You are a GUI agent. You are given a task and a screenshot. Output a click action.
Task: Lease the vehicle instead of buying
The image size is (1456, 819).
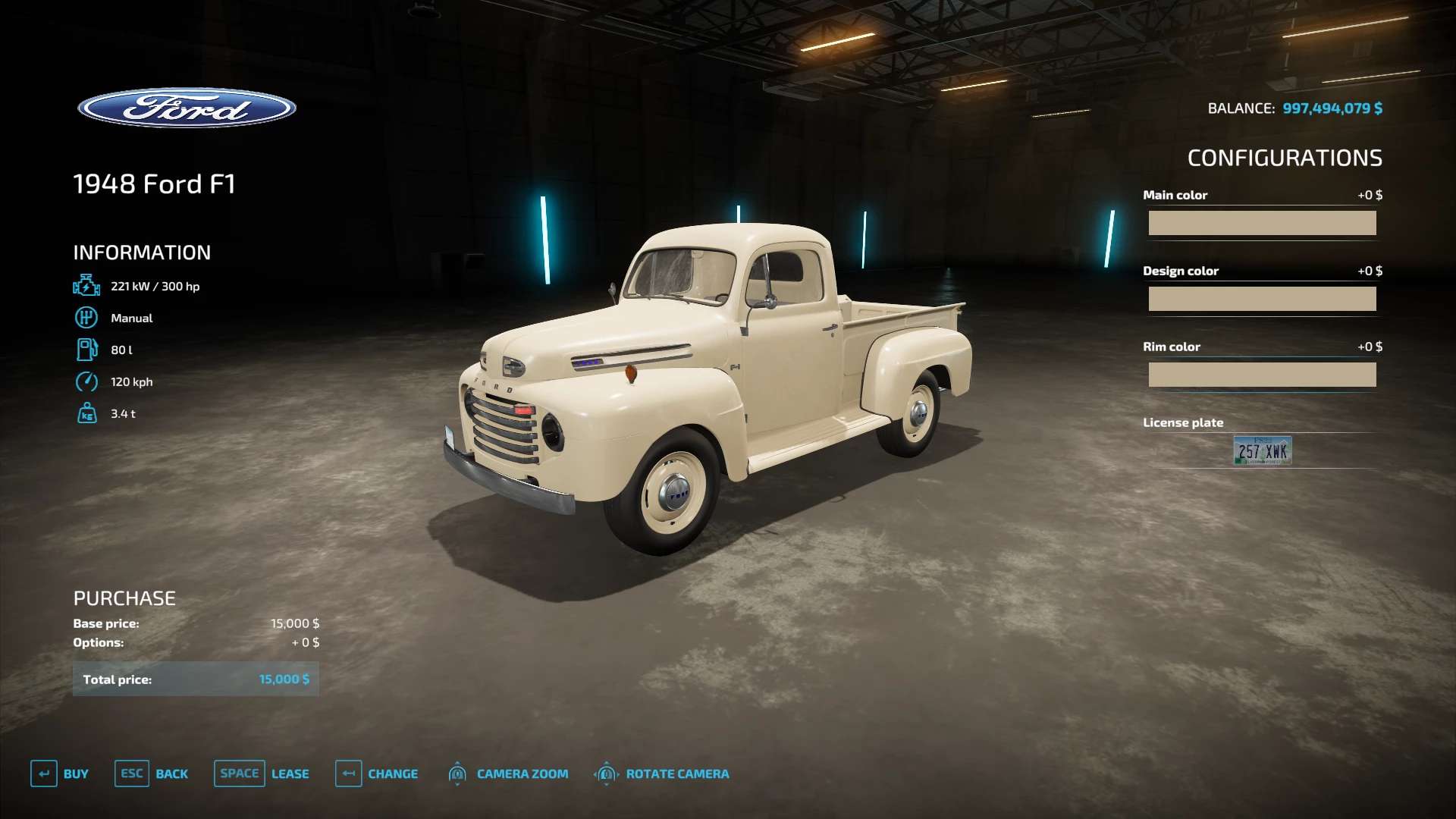(262, 773)
